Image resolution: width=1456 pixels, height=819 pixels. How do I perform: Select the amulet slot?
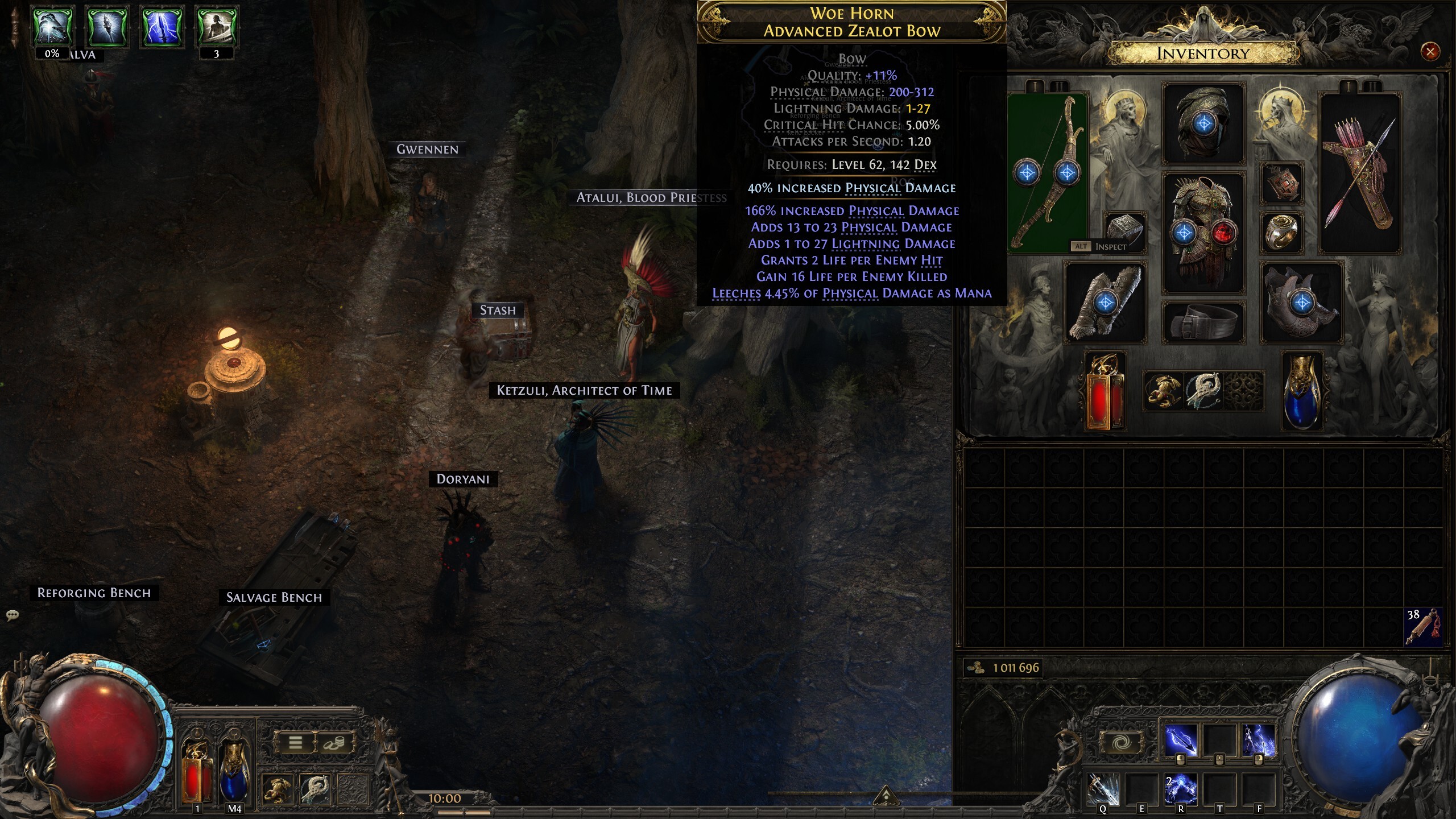pyautogui.click(x=1282, y=184)
